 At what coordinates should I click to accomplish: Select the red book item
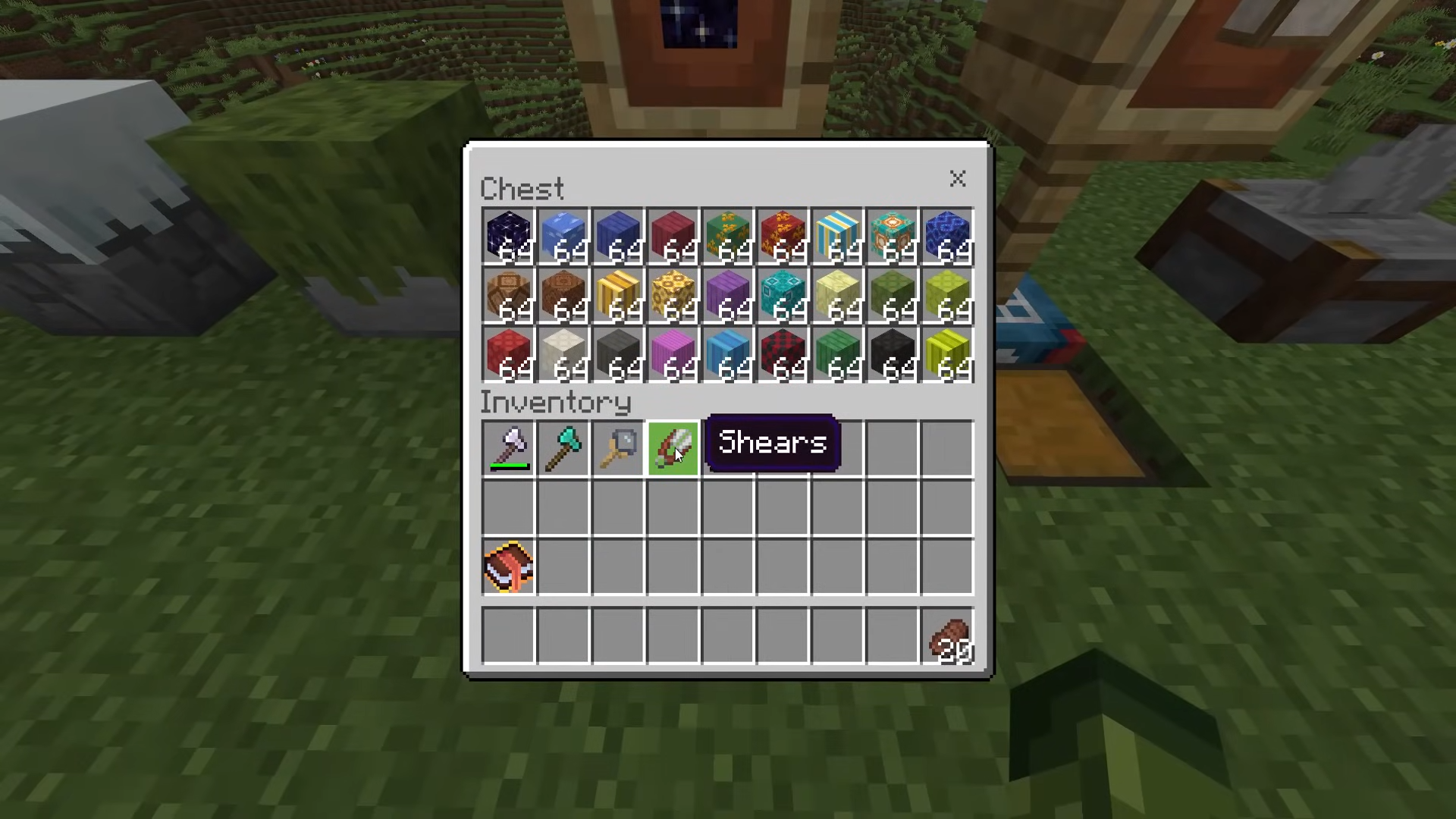[x=509, y=566]
